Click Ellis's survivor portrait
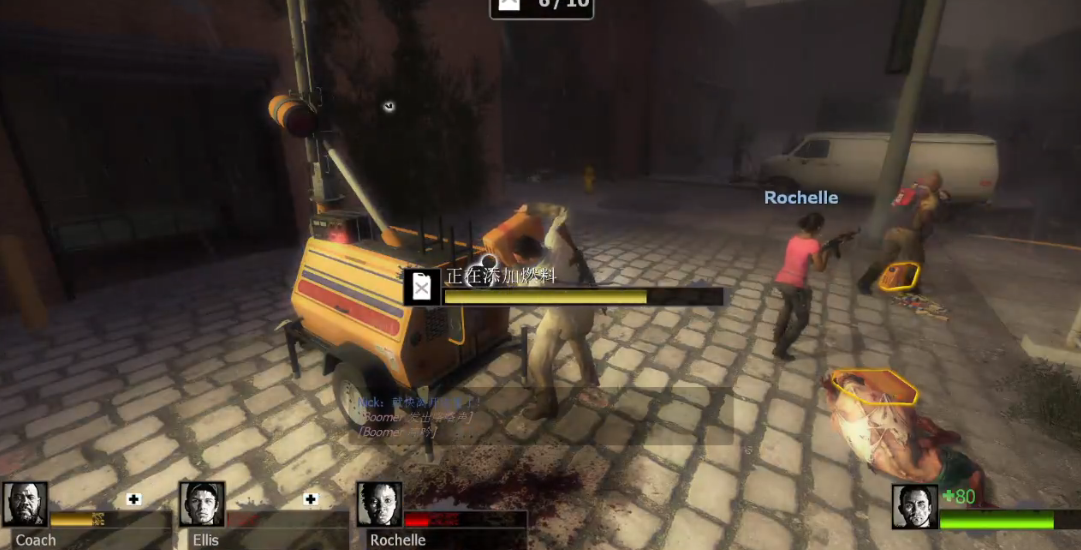This screenshot has width=1081, height=550. point(202,505)
